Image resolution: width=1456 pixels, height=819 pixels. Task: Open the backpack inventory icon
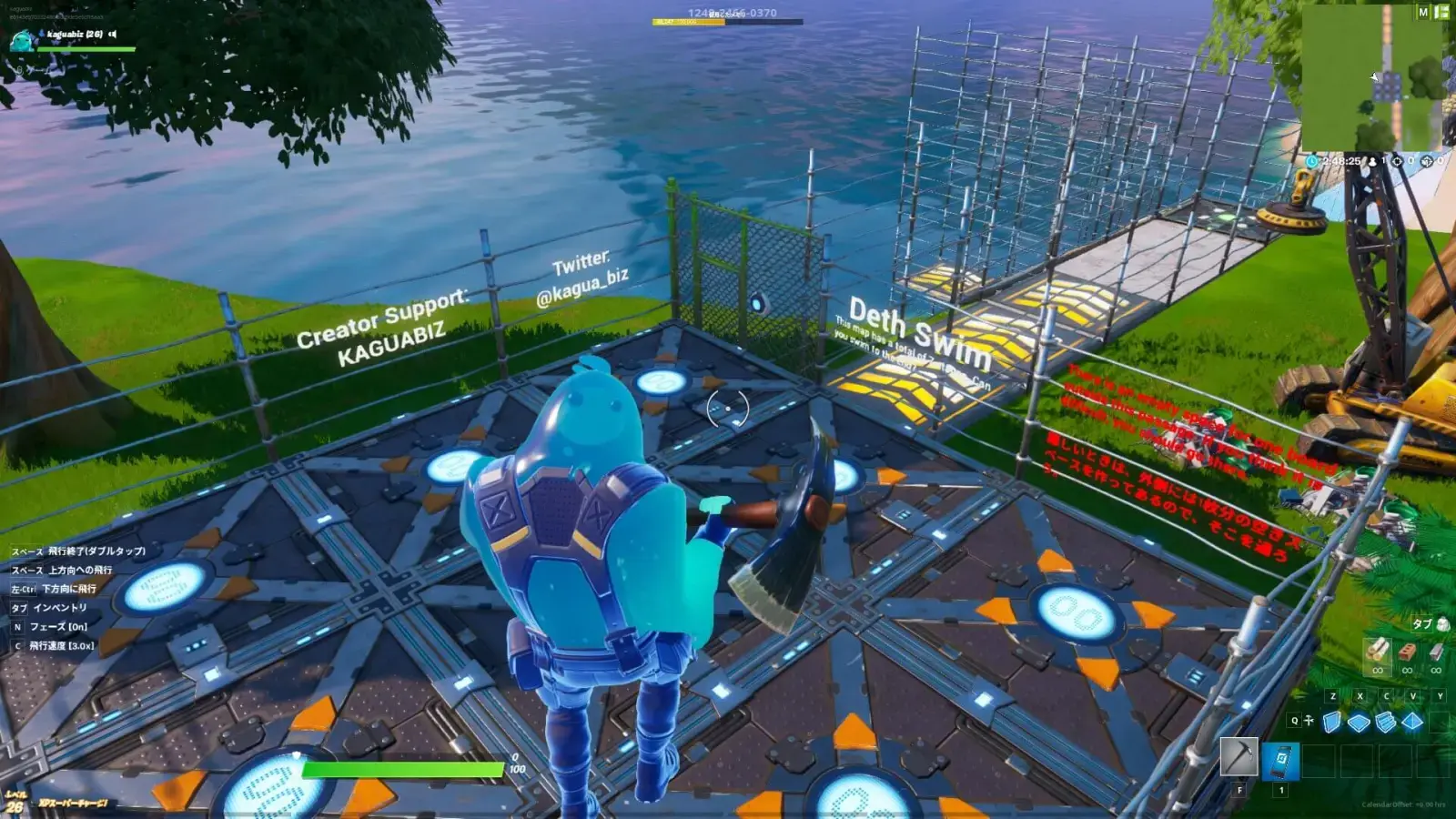pyautogui.click(x=1441, y=625)
